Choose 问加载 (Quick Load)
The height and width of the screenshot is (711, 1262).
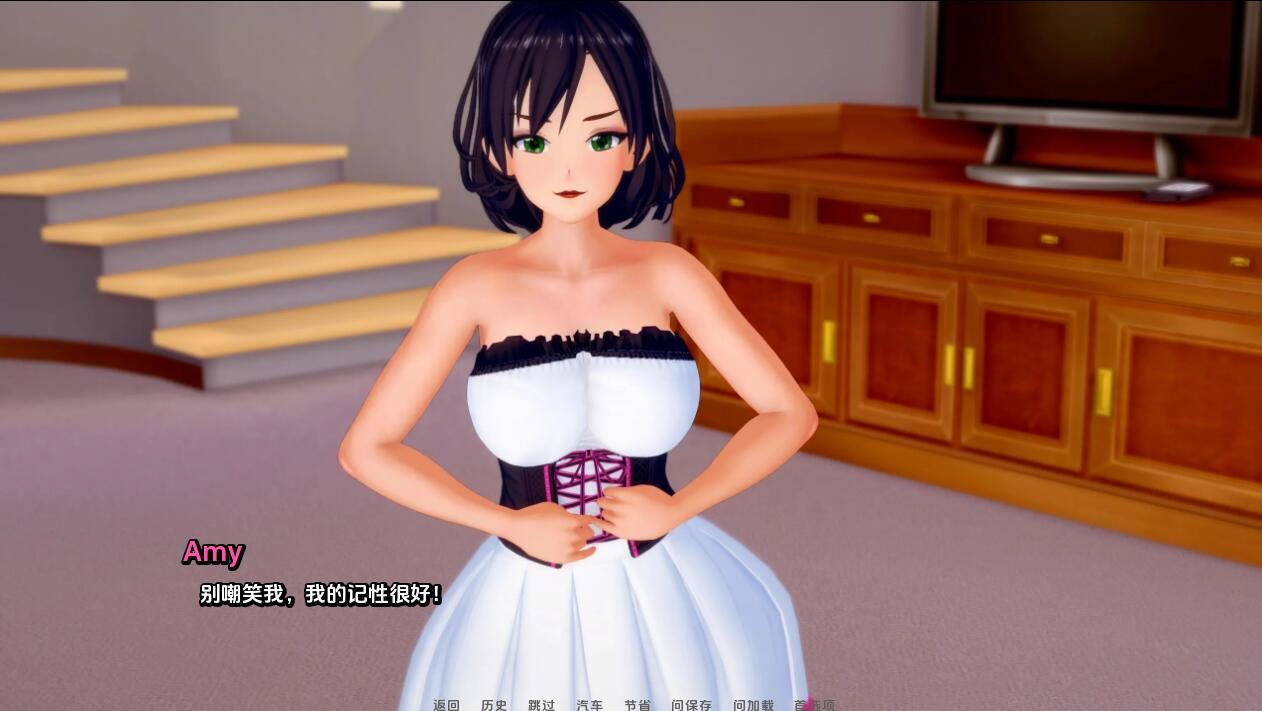pos(753,704)
